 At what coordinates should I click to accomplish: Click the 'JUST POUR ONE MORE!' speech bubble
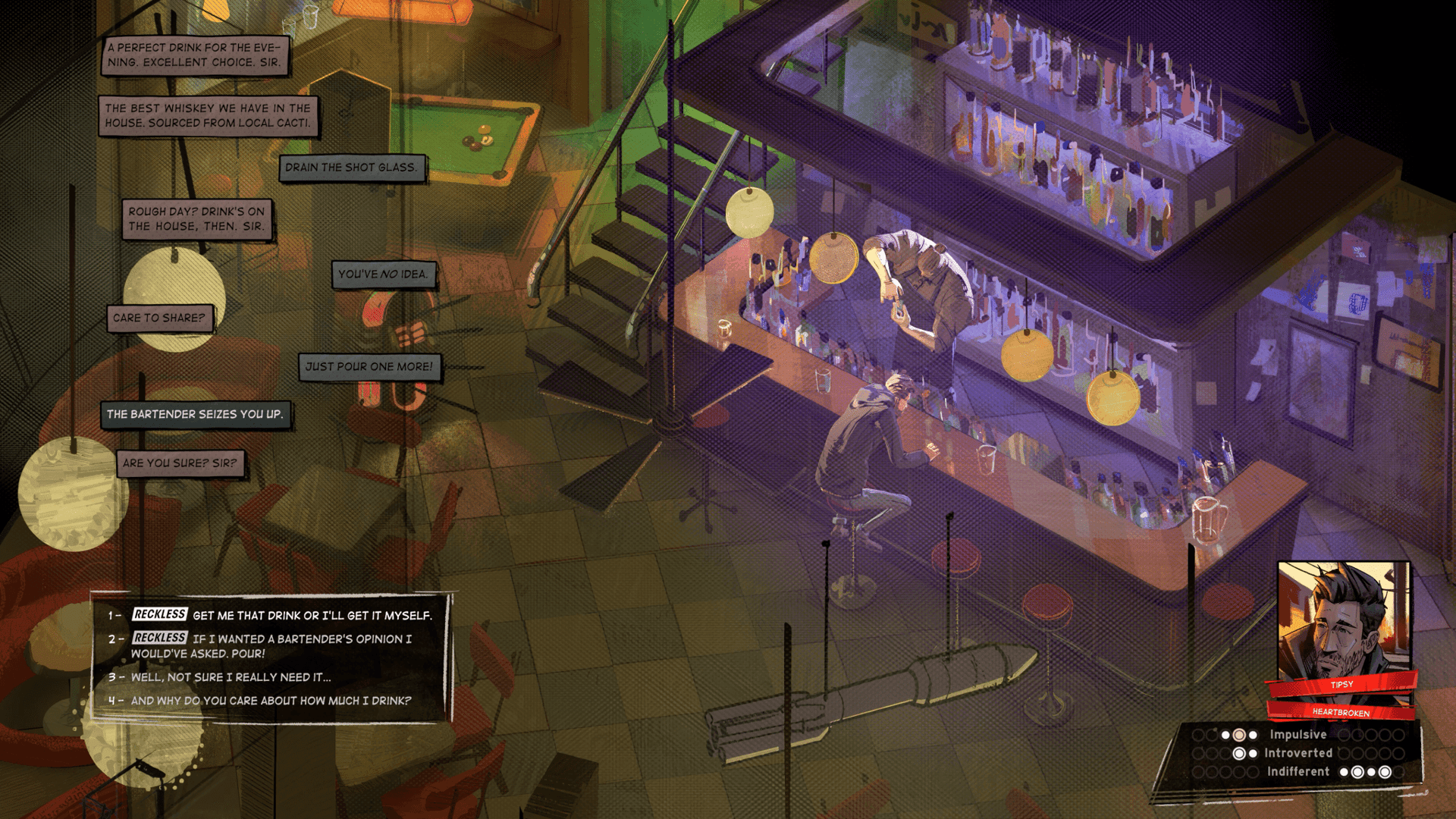pos(369,366)
